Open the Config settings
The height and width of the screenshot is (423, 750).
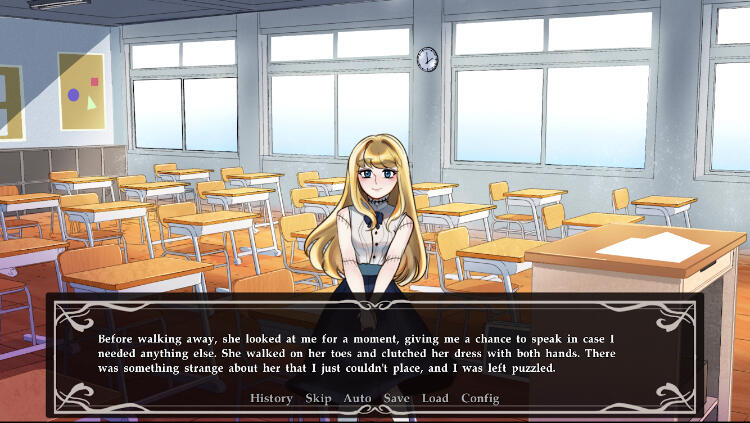tap(480, 398)
